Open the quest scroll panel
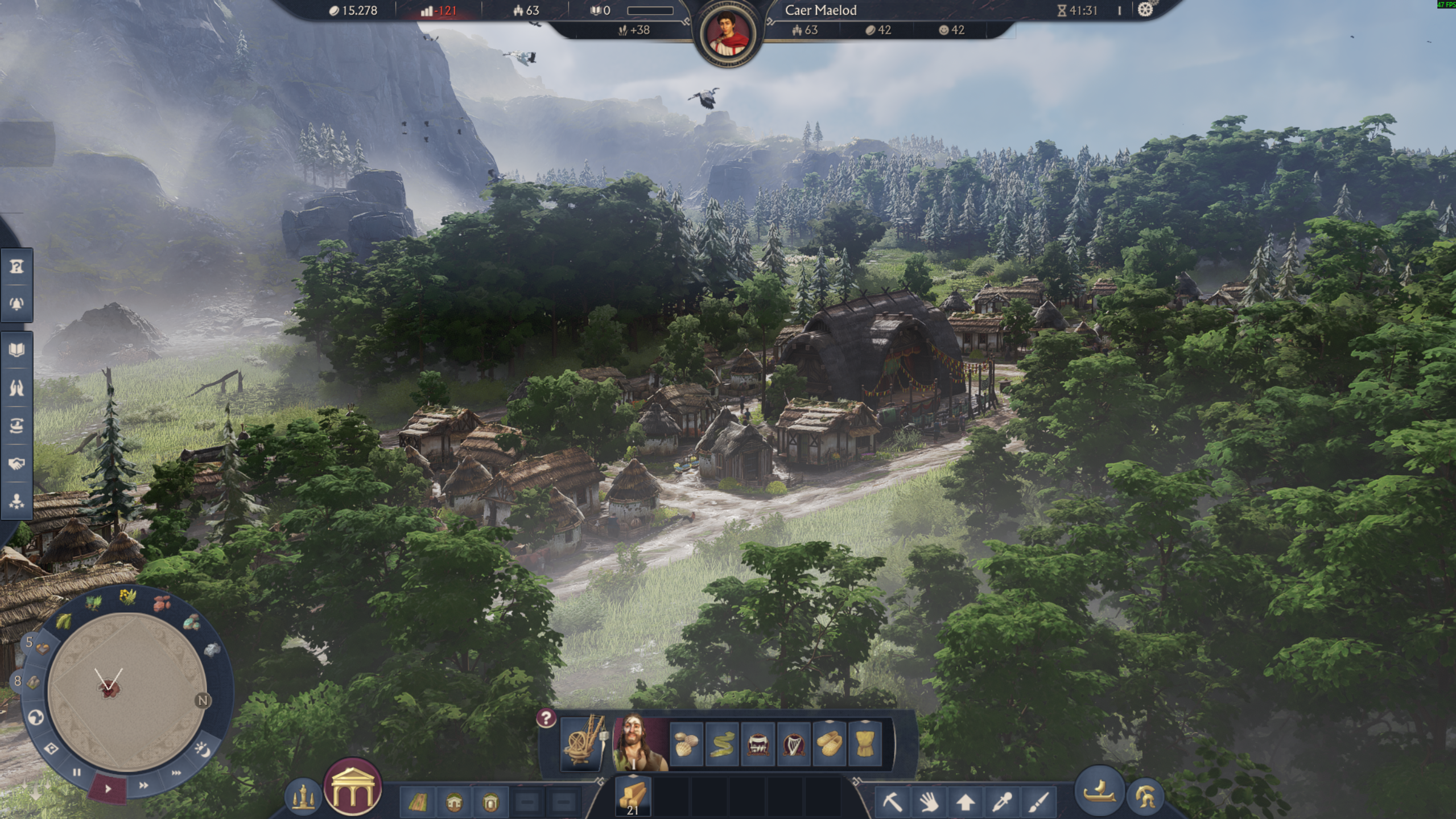 point(17,266)
